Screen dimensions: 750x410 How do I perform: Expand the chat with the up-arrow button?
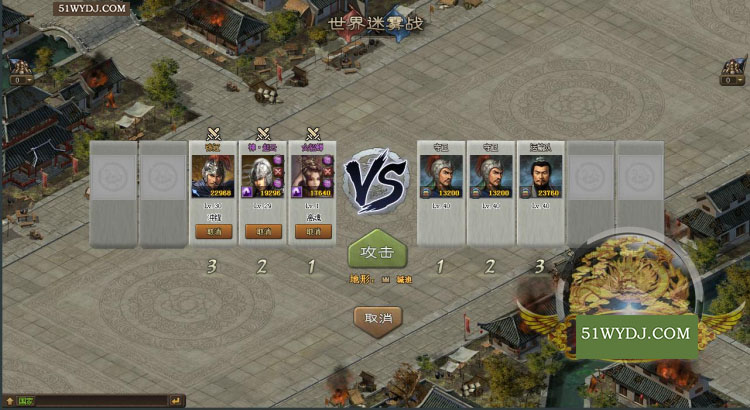10,401
